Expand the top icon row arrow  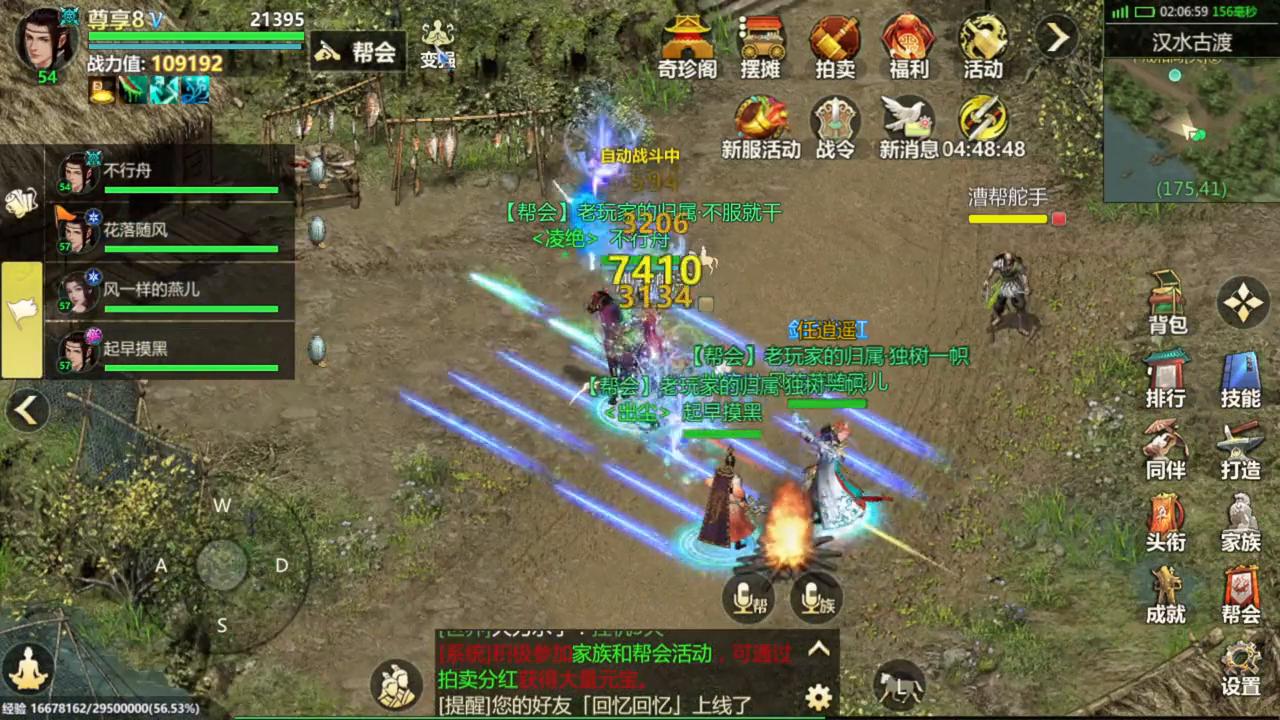click(1057, 38)
